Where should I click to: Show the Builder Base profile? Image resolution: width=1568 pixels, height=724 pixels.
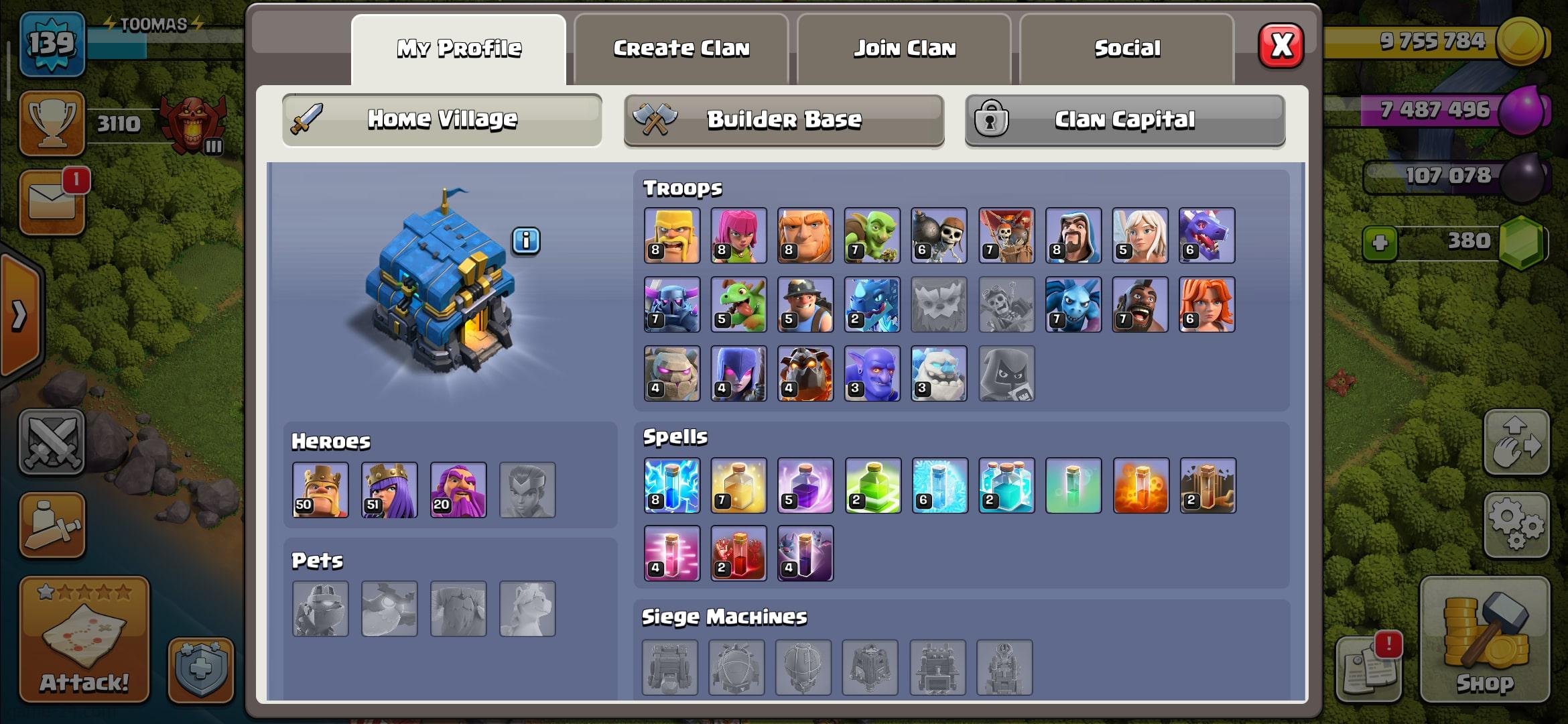(x=783, y=120)
